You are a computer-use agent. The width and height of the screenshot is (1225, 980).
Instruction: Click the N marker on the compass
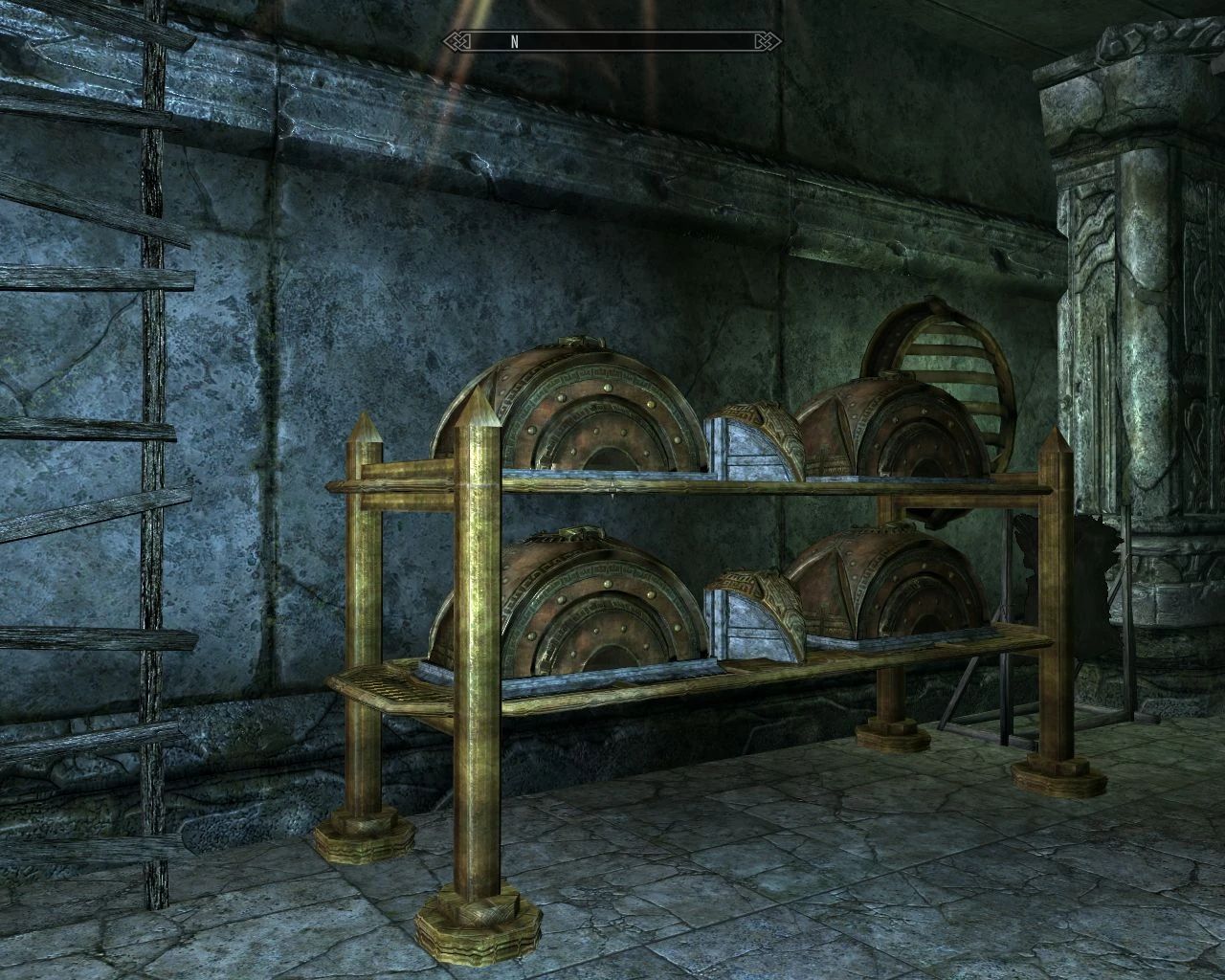(515, 42)
